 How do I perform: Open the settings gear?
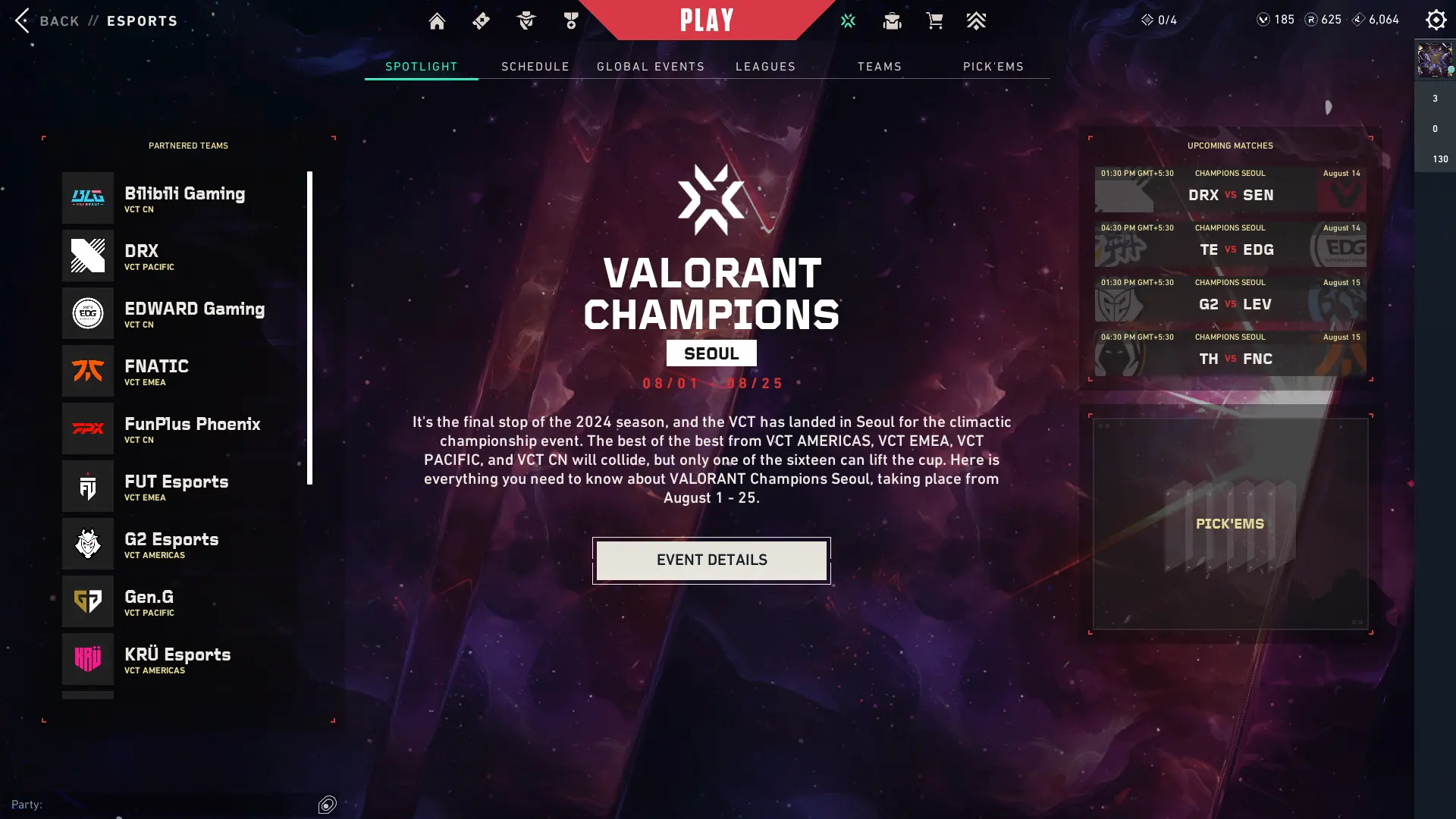point(1436,20)
